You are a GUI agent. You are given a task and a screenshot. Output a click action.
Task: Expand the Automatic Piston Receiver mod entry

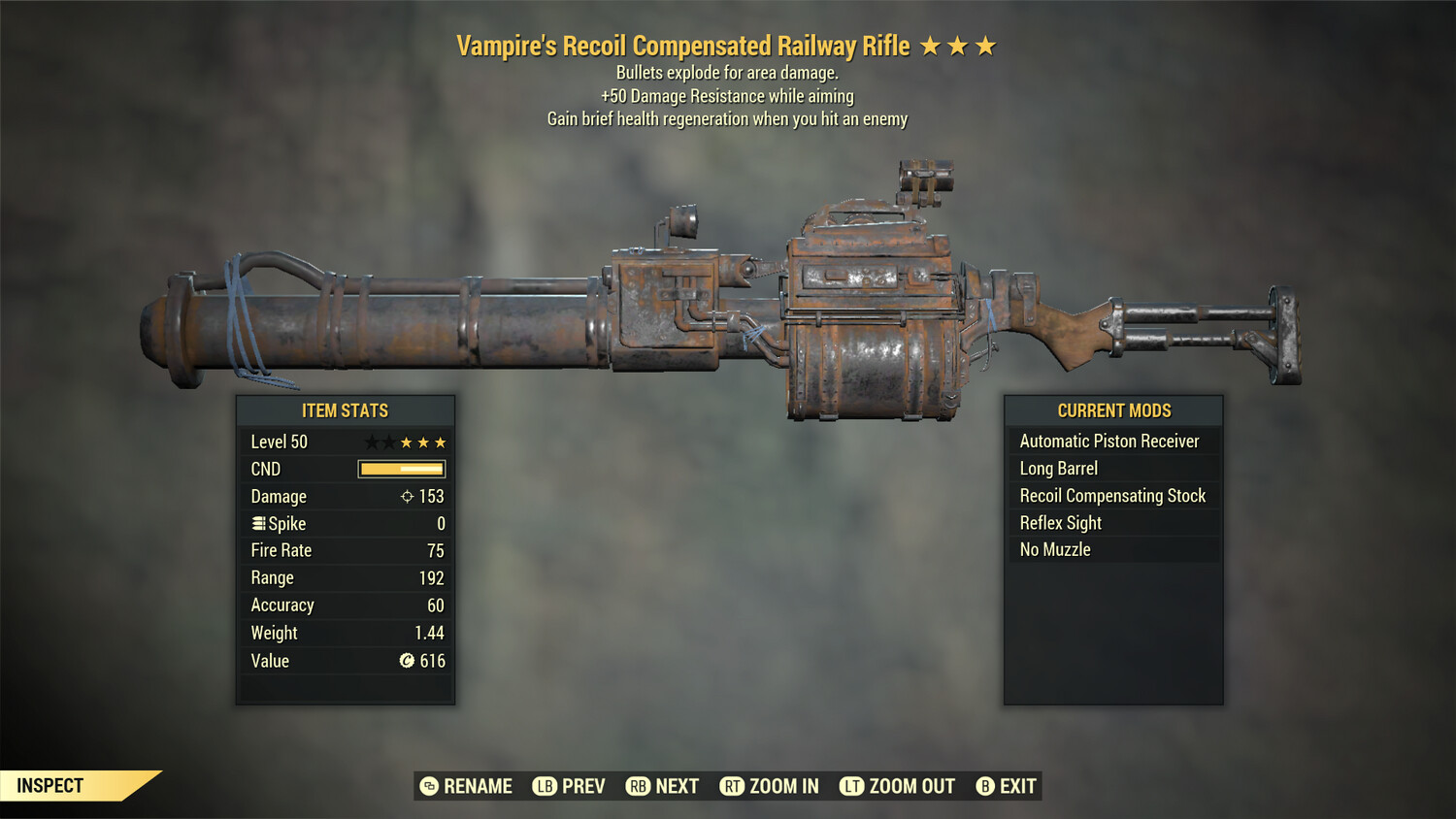coord(1109,441)
